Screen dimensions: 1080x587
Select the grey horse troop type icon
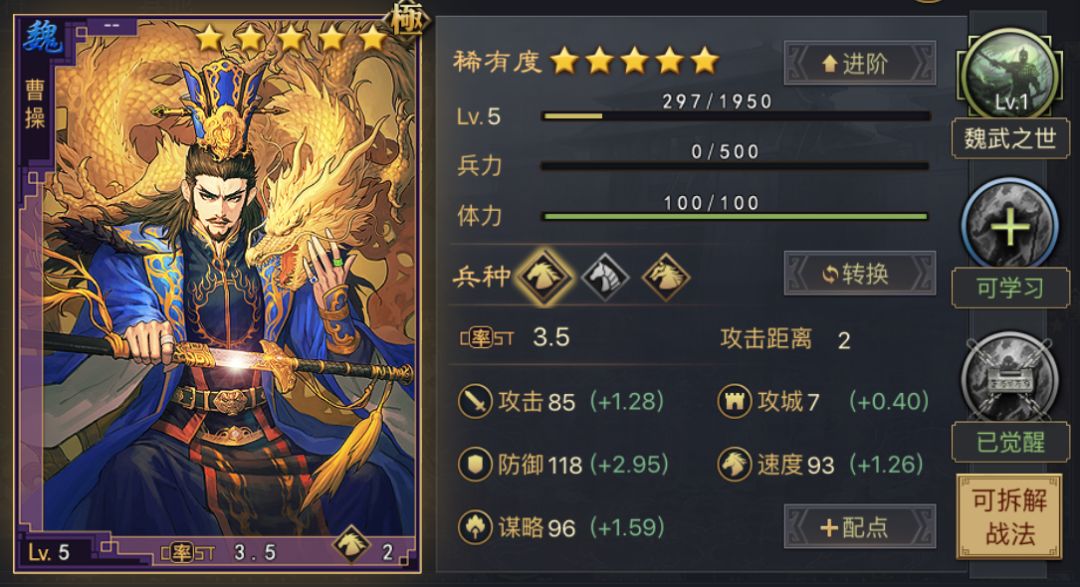coord(605,274)
